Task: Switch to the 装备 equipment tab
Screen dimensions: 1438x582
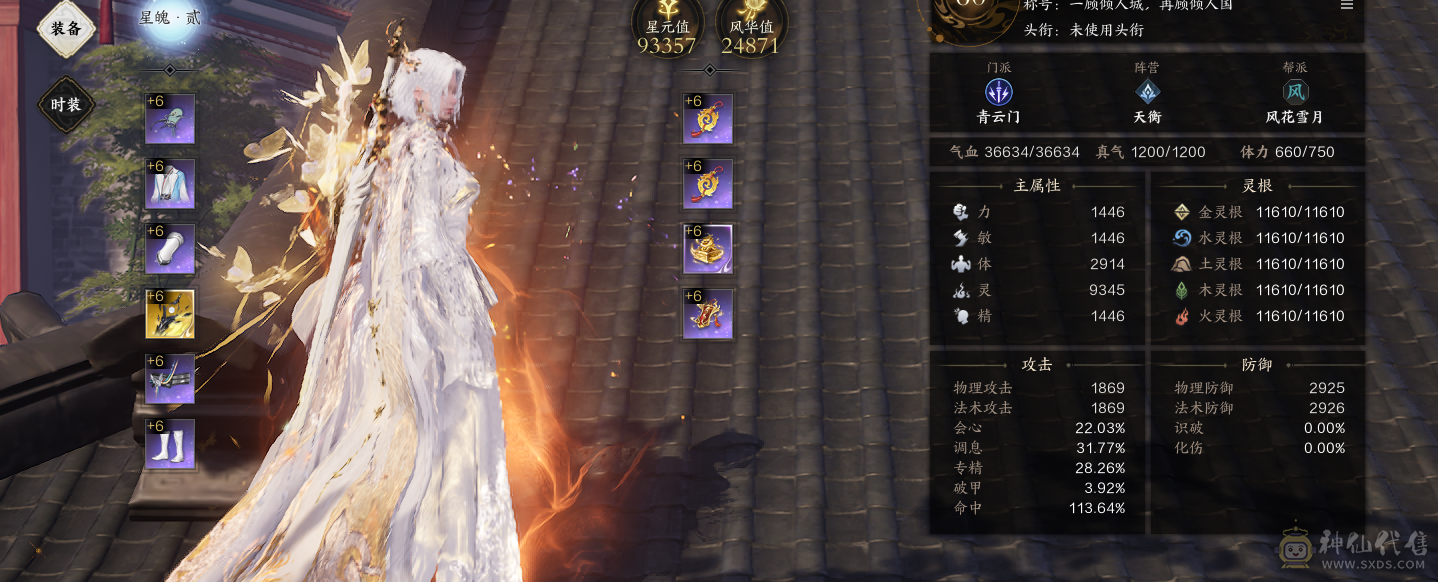Action: (x=66, y=29)
